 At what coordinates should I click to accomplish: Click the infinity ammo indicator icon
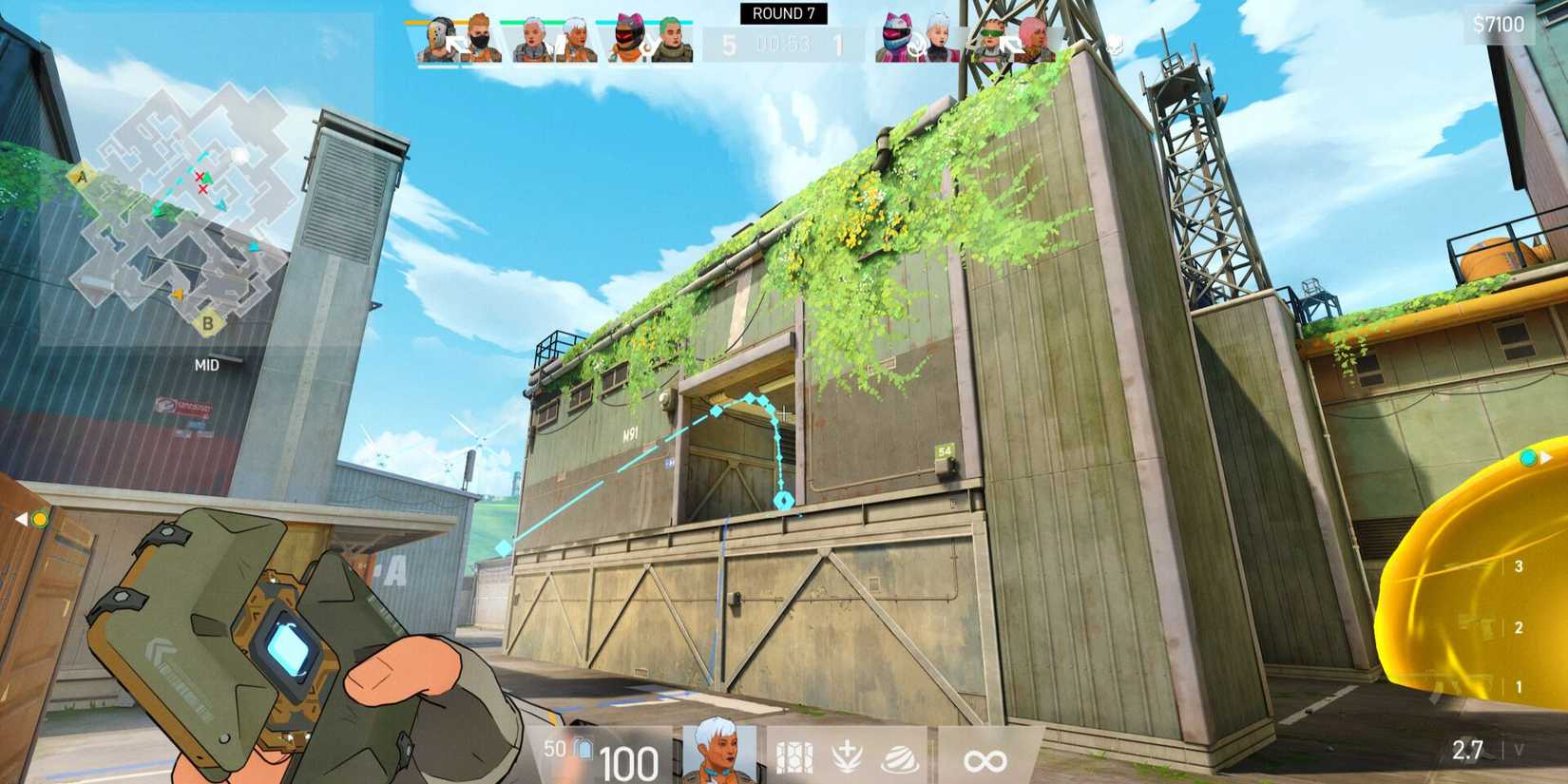pos(988,758)
